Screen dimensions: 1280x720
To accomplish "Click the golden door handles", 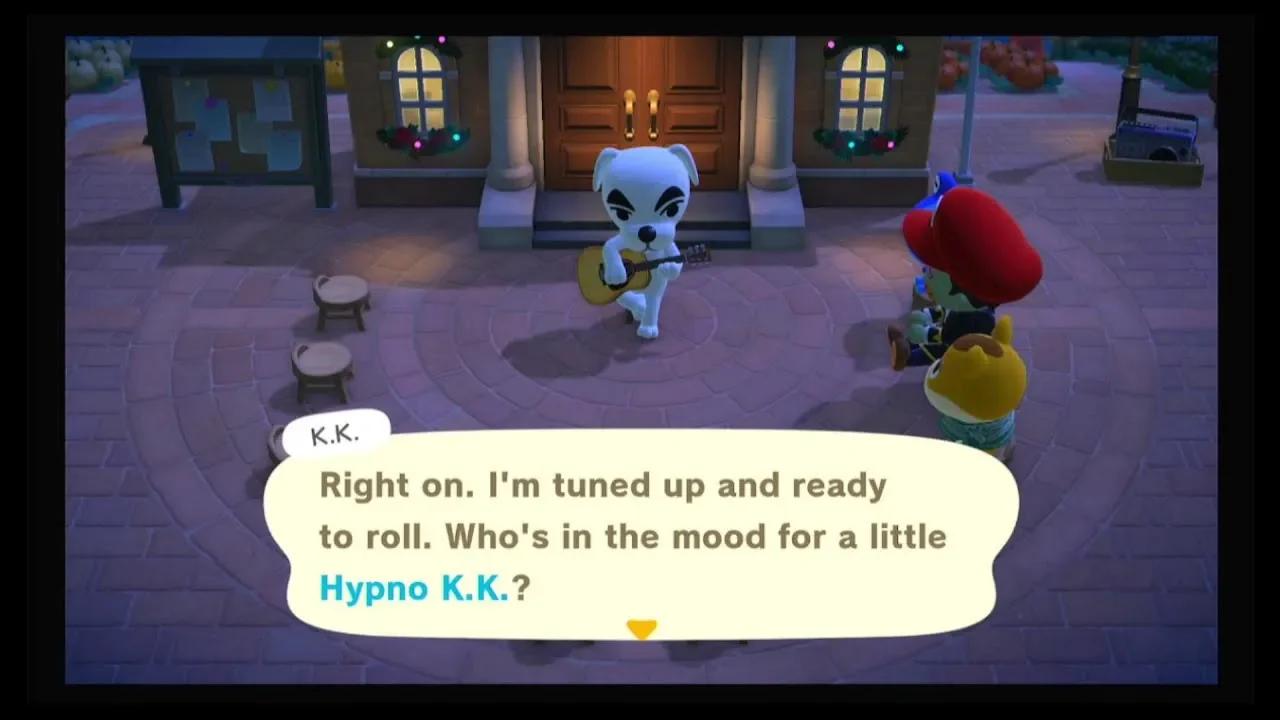I will click(x=640, y=100).
